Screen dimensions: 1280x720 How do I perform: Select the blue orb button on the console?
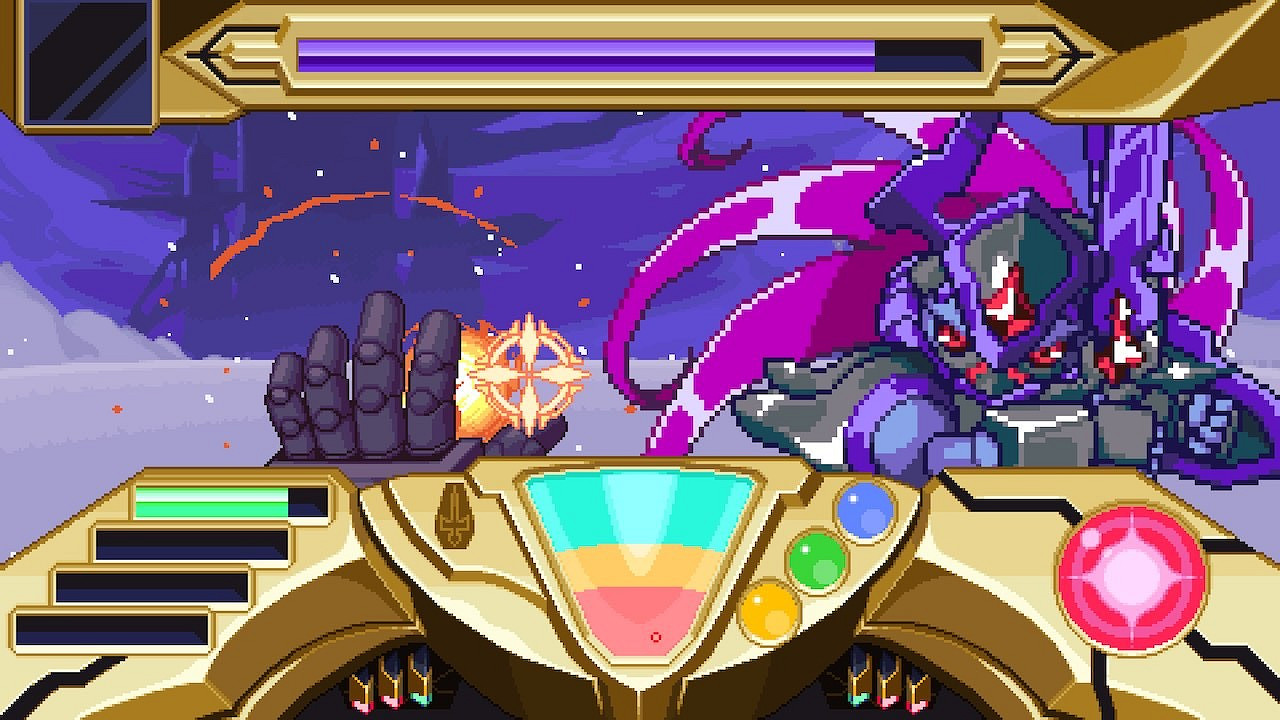click(x=862, y=509)
